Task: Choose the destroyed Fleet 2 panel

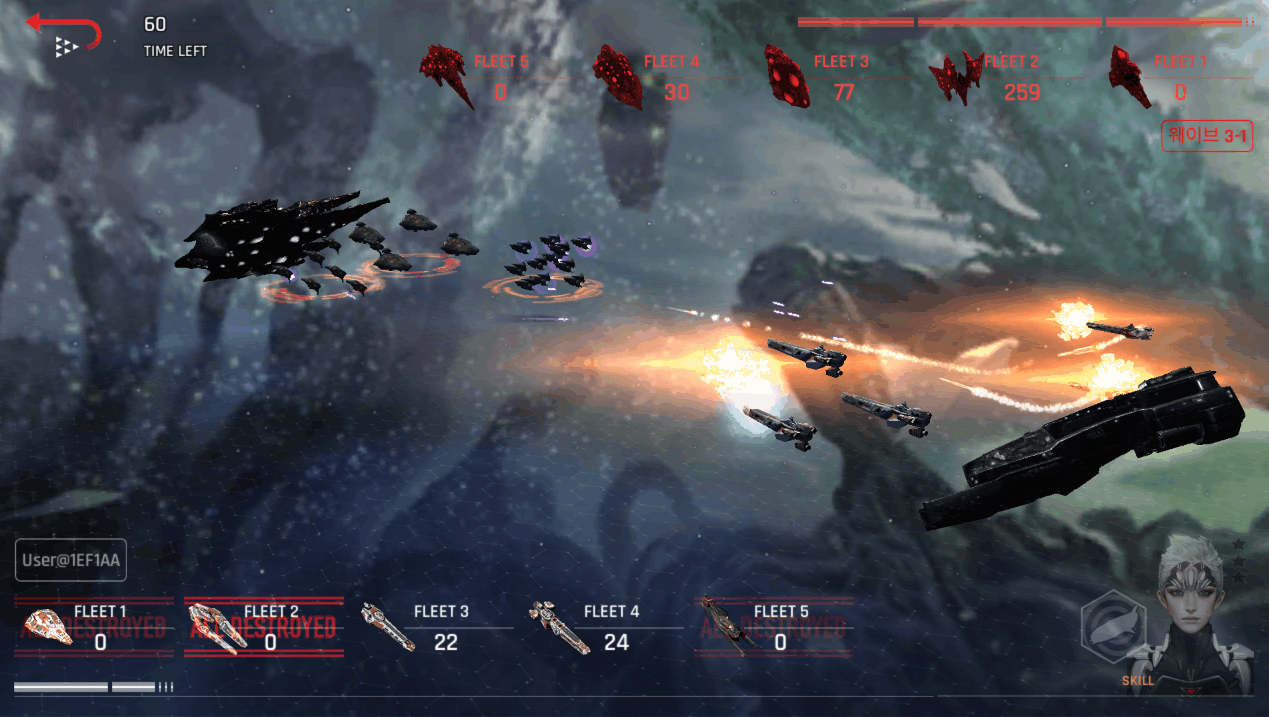Action: pyautogui.click(x=264, y=627)
